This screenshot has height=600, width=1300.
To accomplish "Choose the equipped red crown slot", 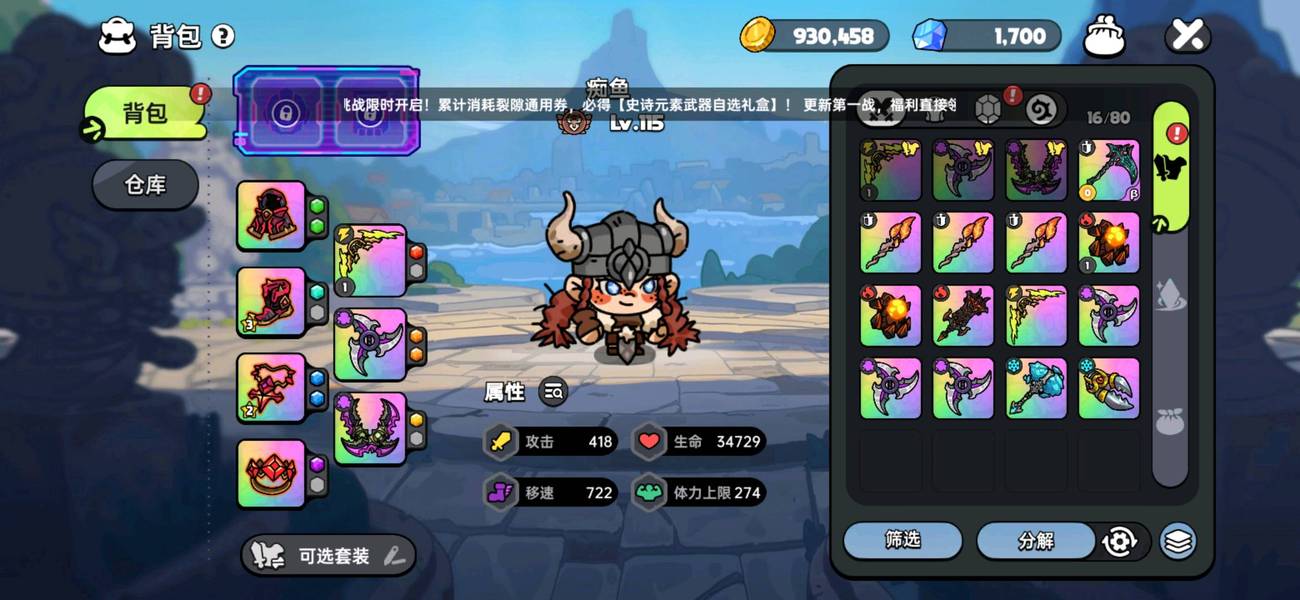I will 270,473.
